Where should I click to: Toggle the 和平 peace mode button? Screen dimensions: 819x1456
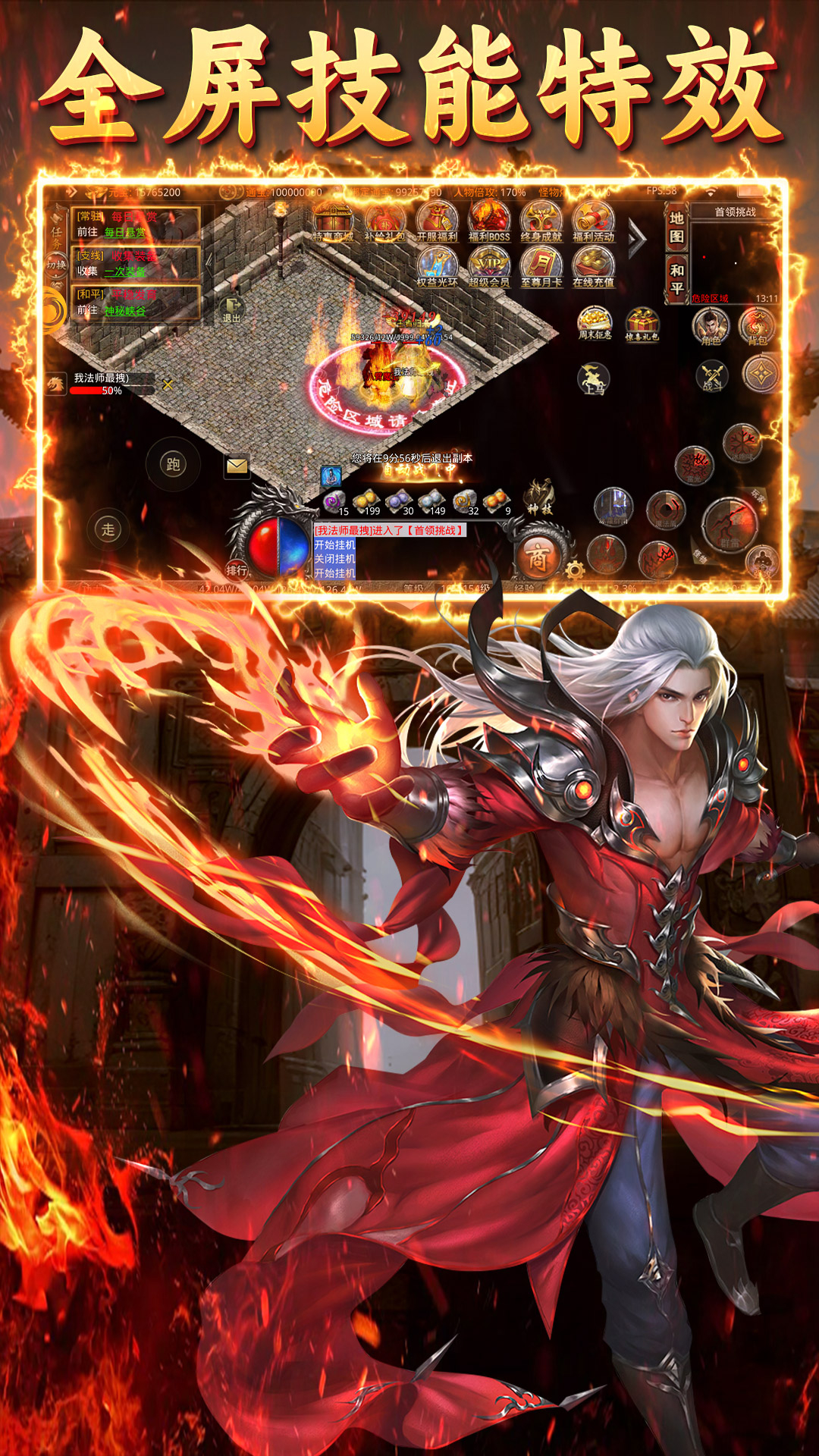point(676,279)
